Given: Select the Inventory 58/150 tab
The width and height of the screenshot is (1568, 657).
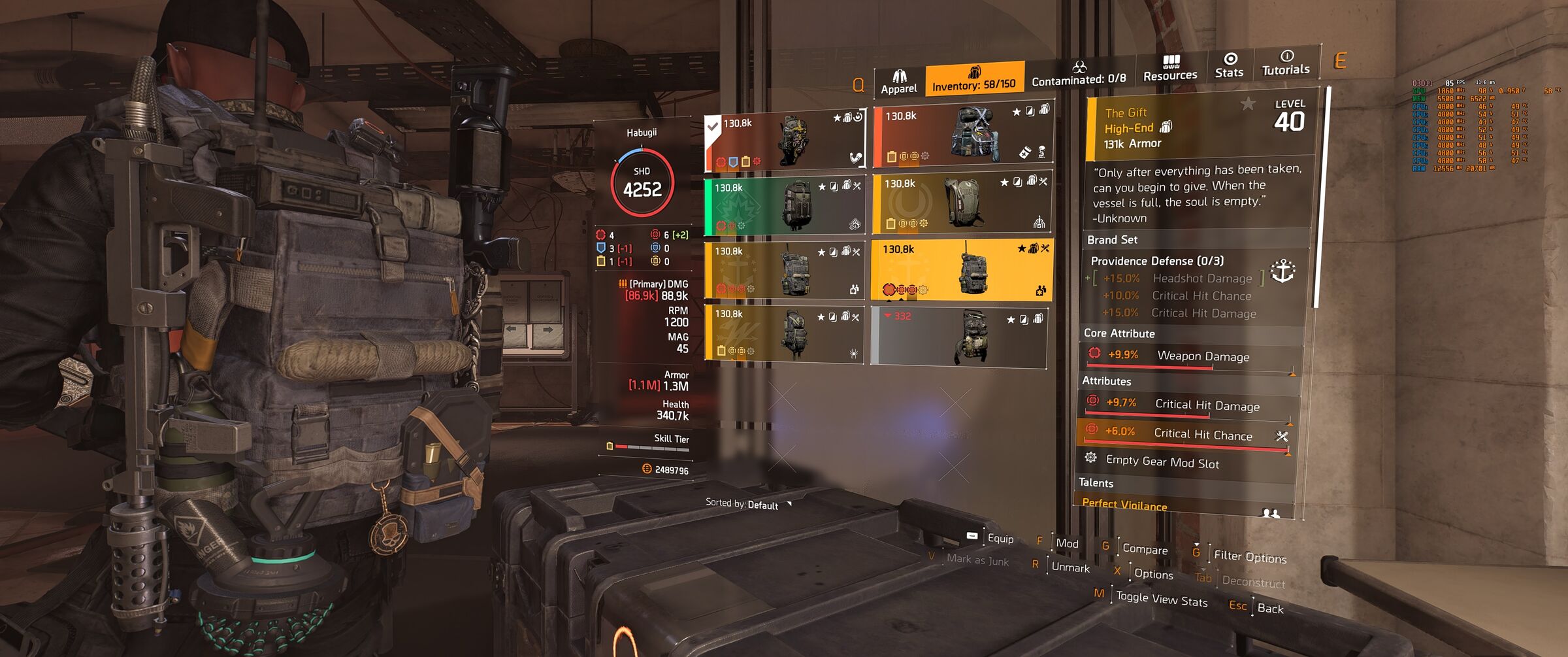Looking at the screenshot, I should [x=974, y=79].
